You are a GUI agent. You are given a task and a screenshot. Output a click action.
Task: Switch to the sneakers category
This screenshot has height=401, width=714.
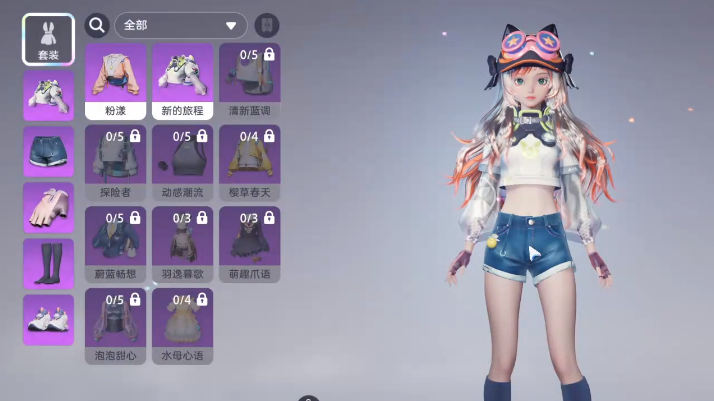point(48,319)
